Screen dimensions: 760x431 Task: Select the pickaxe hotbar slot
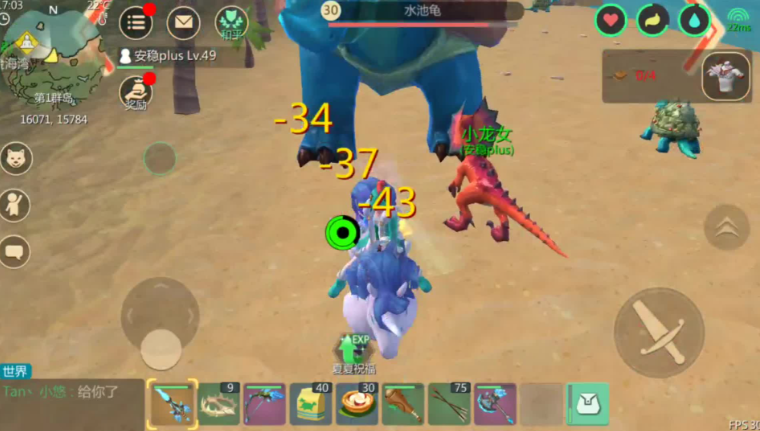[264, 404]
